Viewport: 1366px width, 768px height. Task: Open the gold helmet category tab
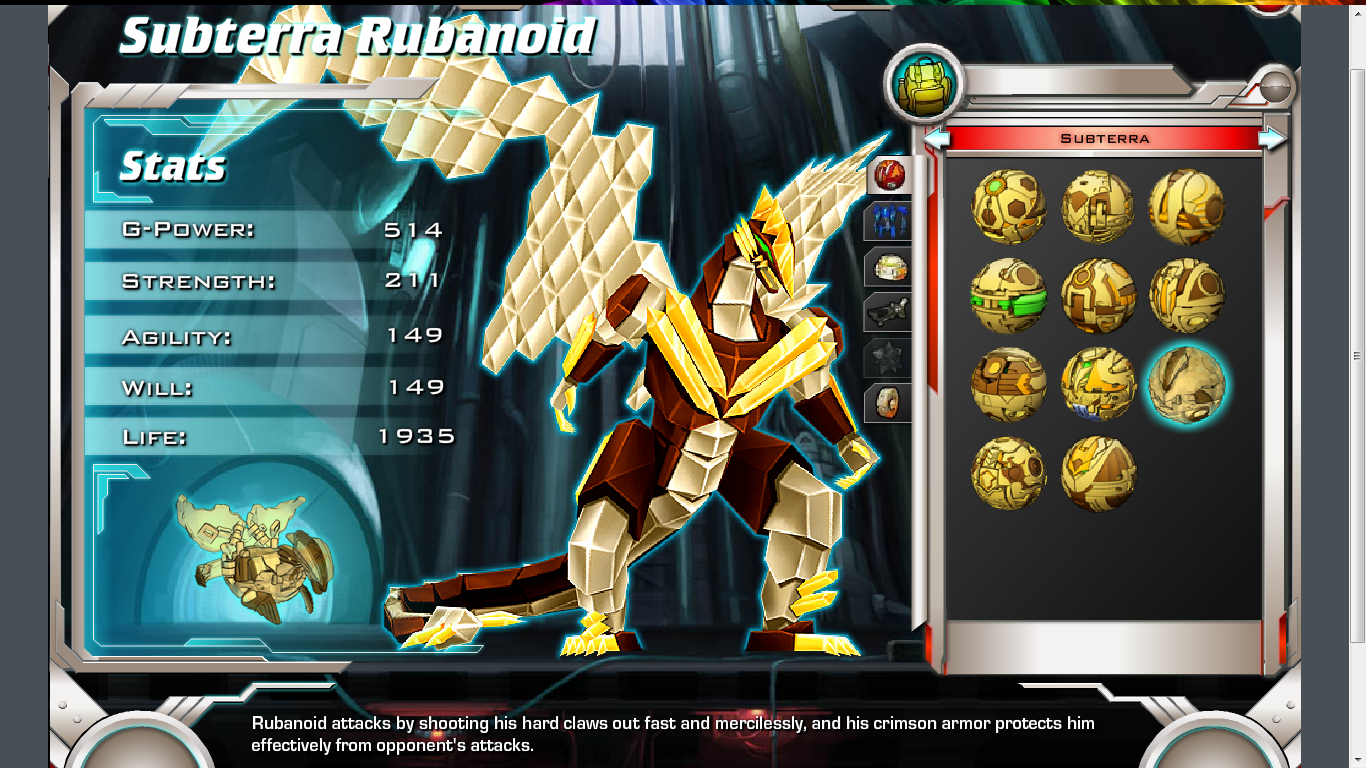tap(889, 267)
